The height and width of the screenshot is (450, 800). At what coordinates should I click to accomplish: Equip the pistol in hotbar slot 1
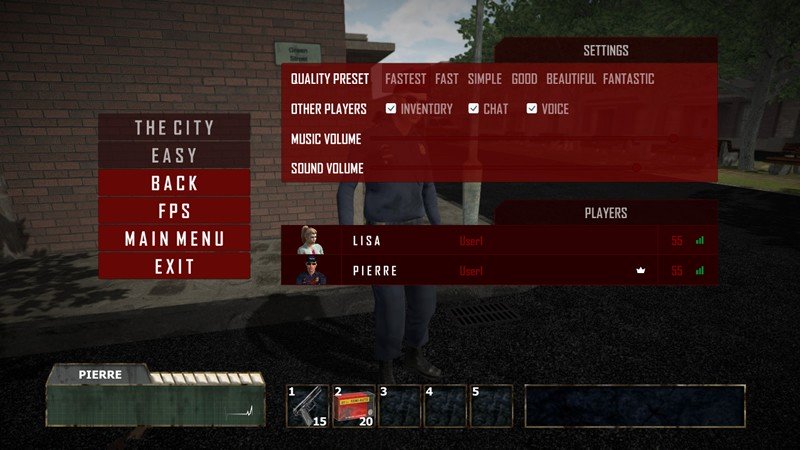pos(309,406)
